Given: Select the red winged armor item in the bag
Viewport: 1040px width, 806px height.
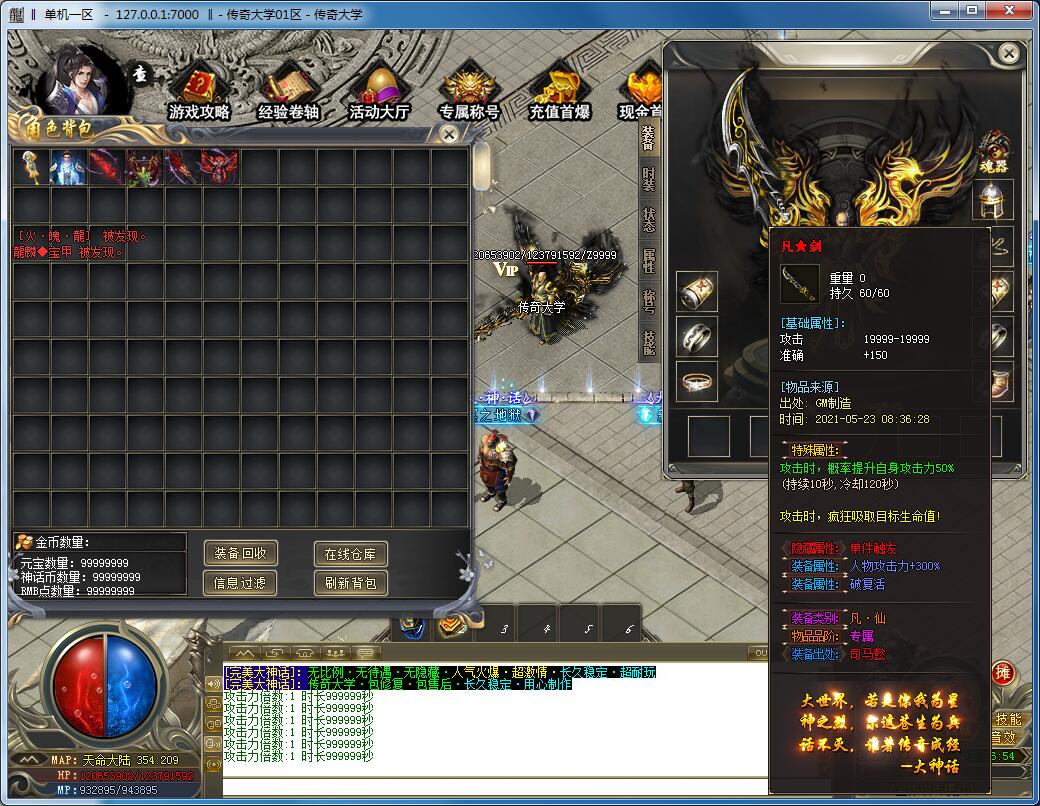Looking at the screenshot, I should 219,167.
